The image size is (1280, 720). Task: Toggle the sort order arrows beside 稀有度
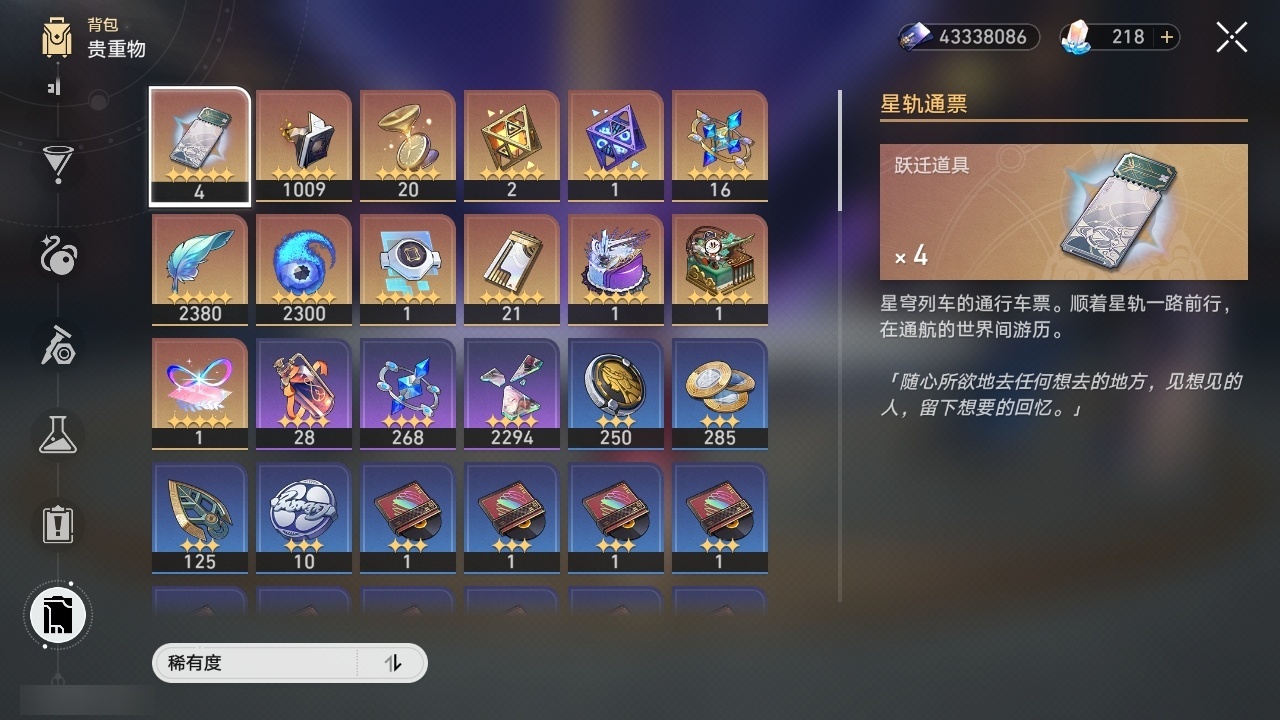[x=394, y=662]
